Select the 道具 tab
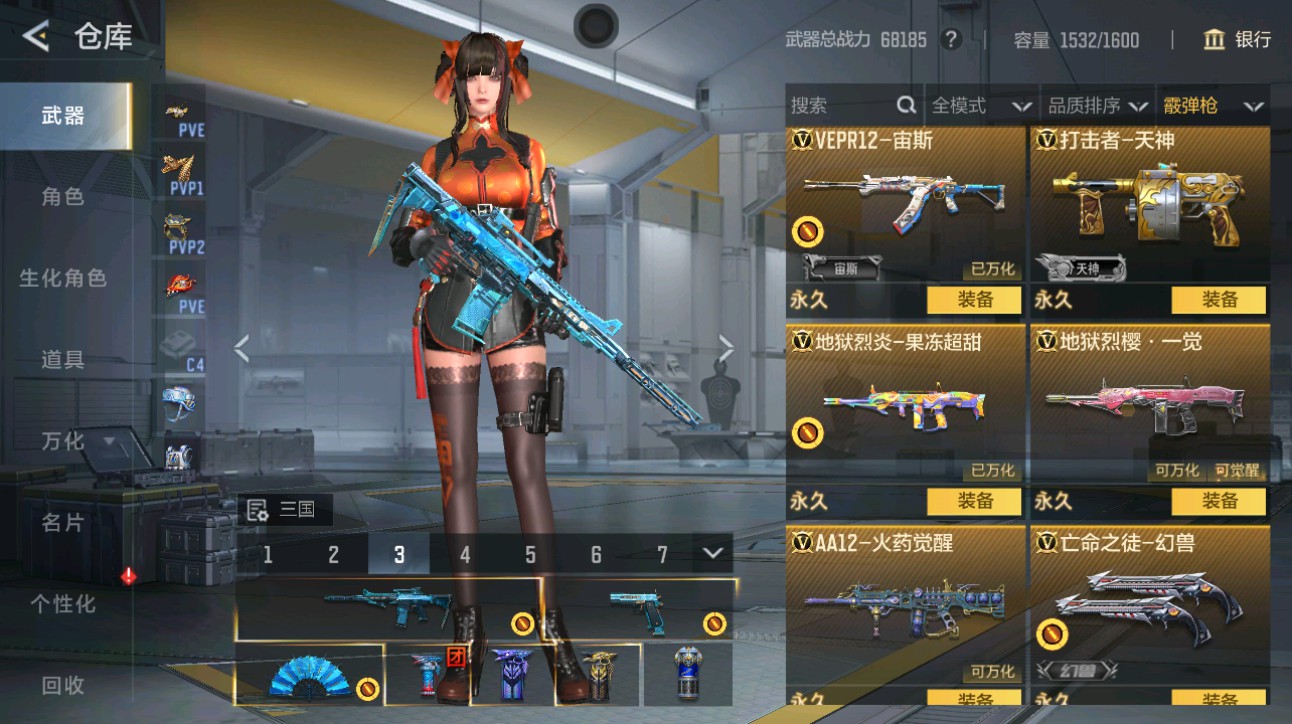Image resolution: width=1292 pixels, height=724 pixels. [63, 359]
